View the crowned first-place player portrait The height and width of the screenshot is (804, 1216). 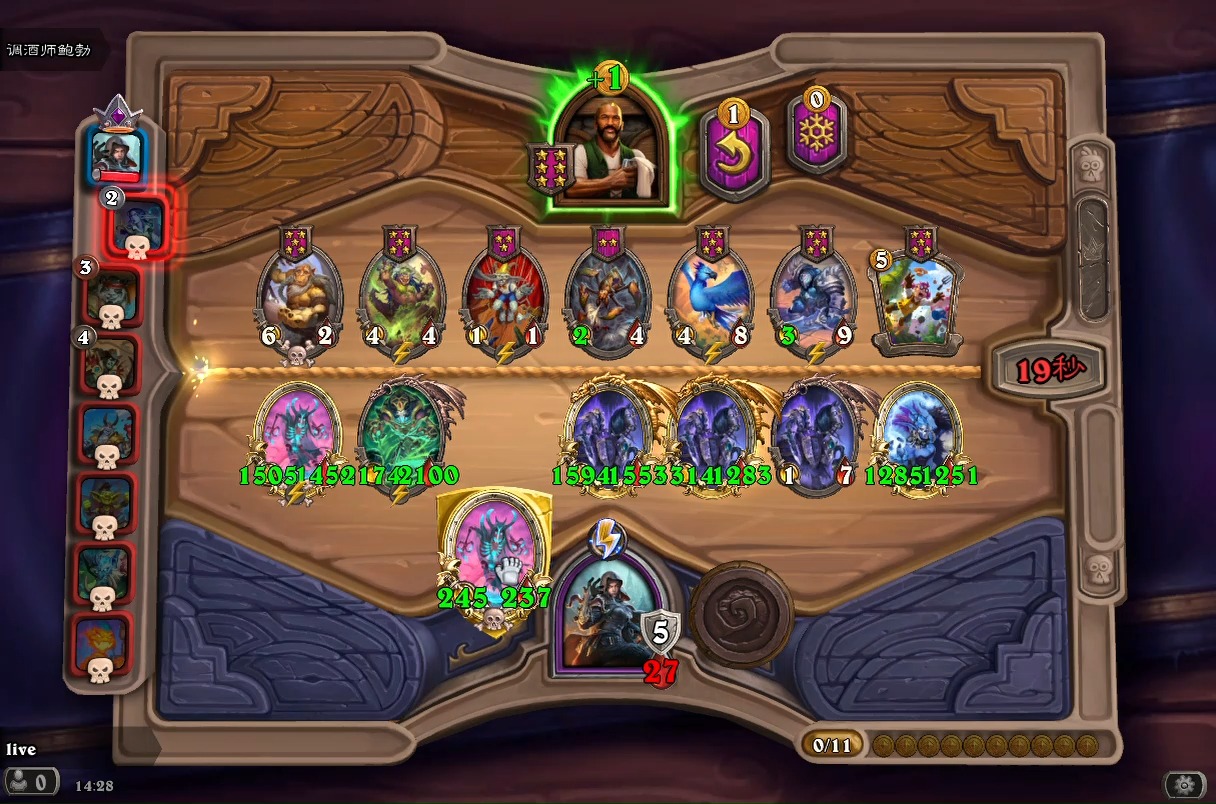[x=118, y=150]
